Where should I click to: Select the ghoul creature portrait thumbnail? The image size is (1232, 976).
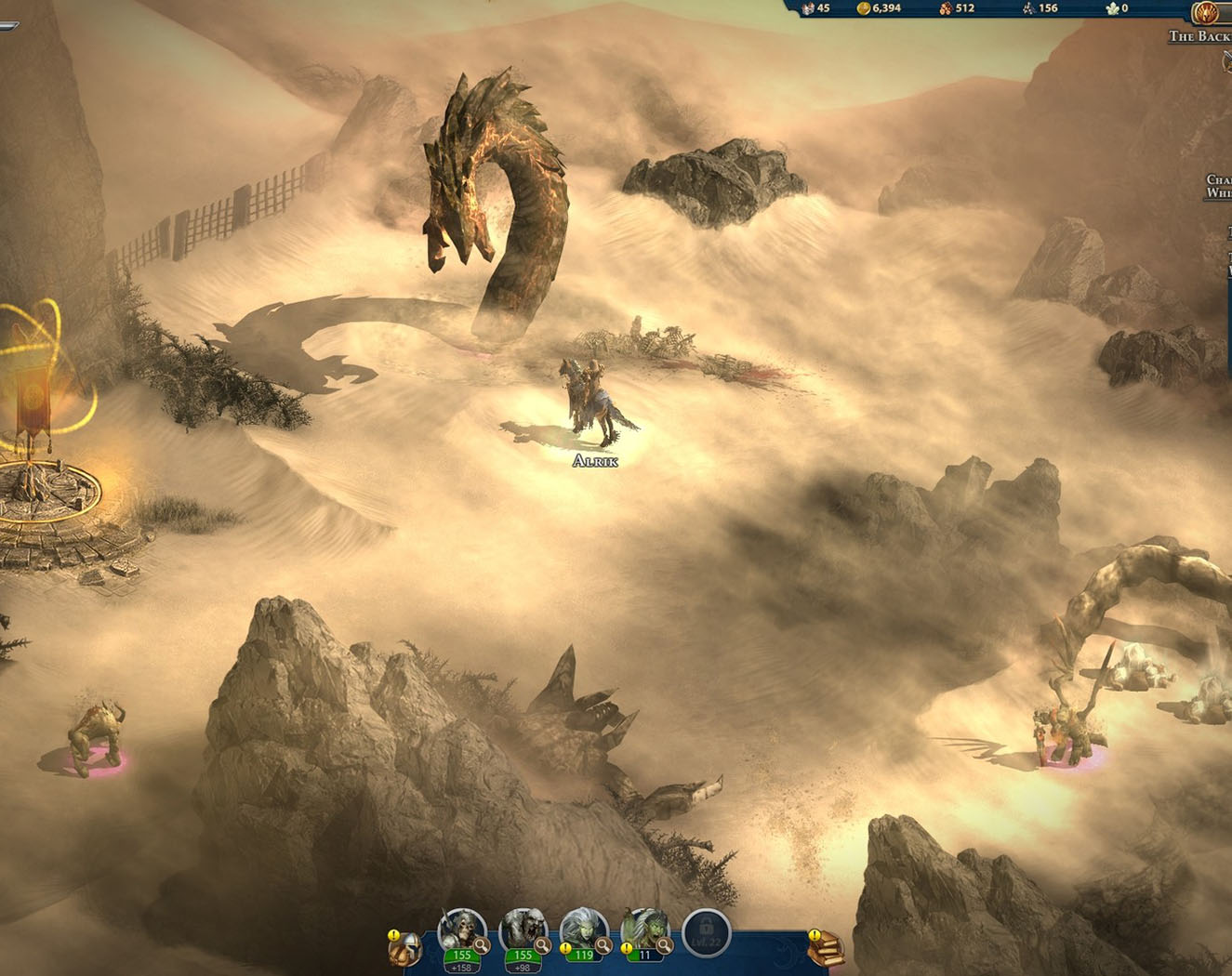tap(523, 926)
